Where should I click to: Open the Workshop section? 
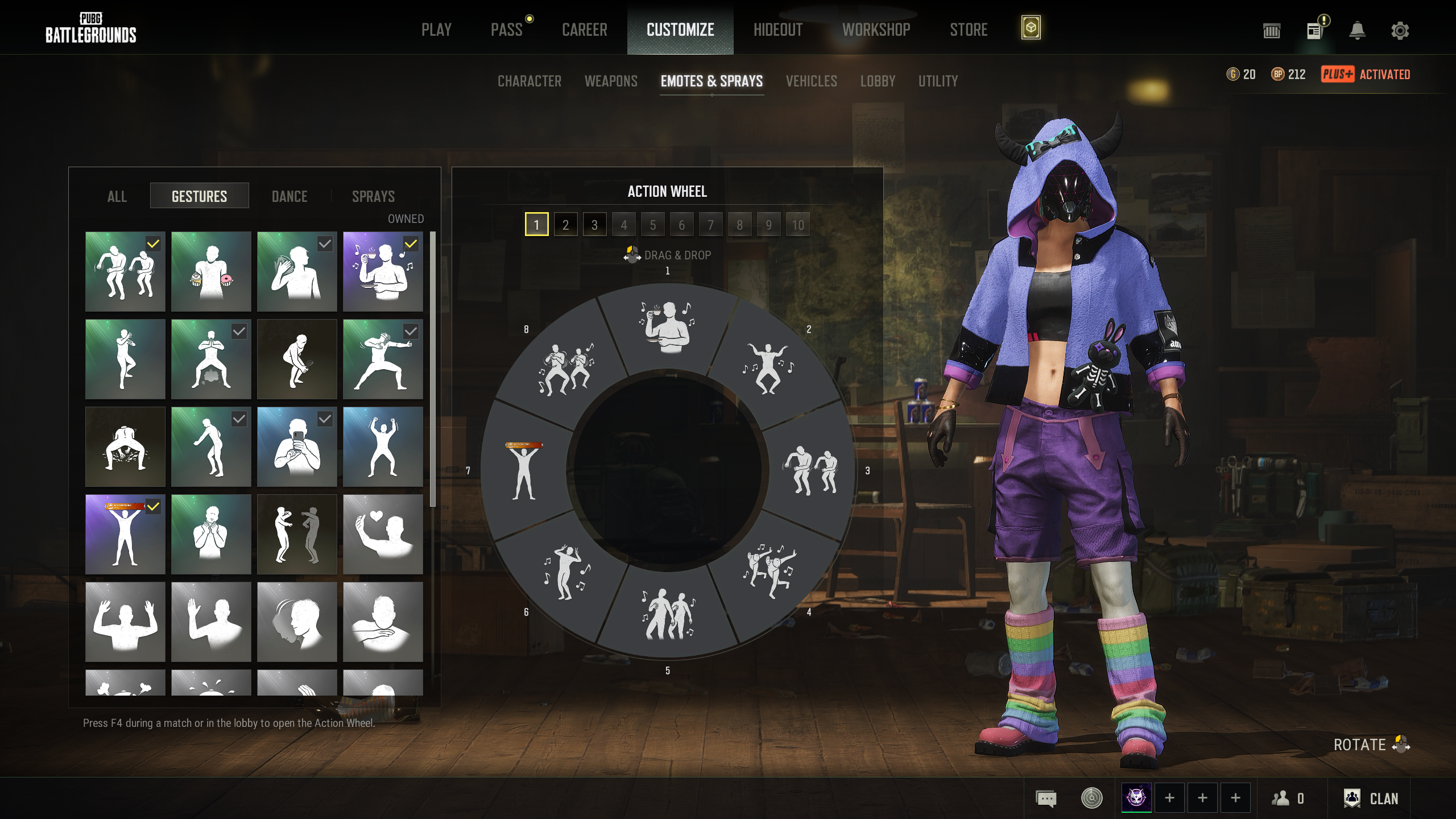876,30
